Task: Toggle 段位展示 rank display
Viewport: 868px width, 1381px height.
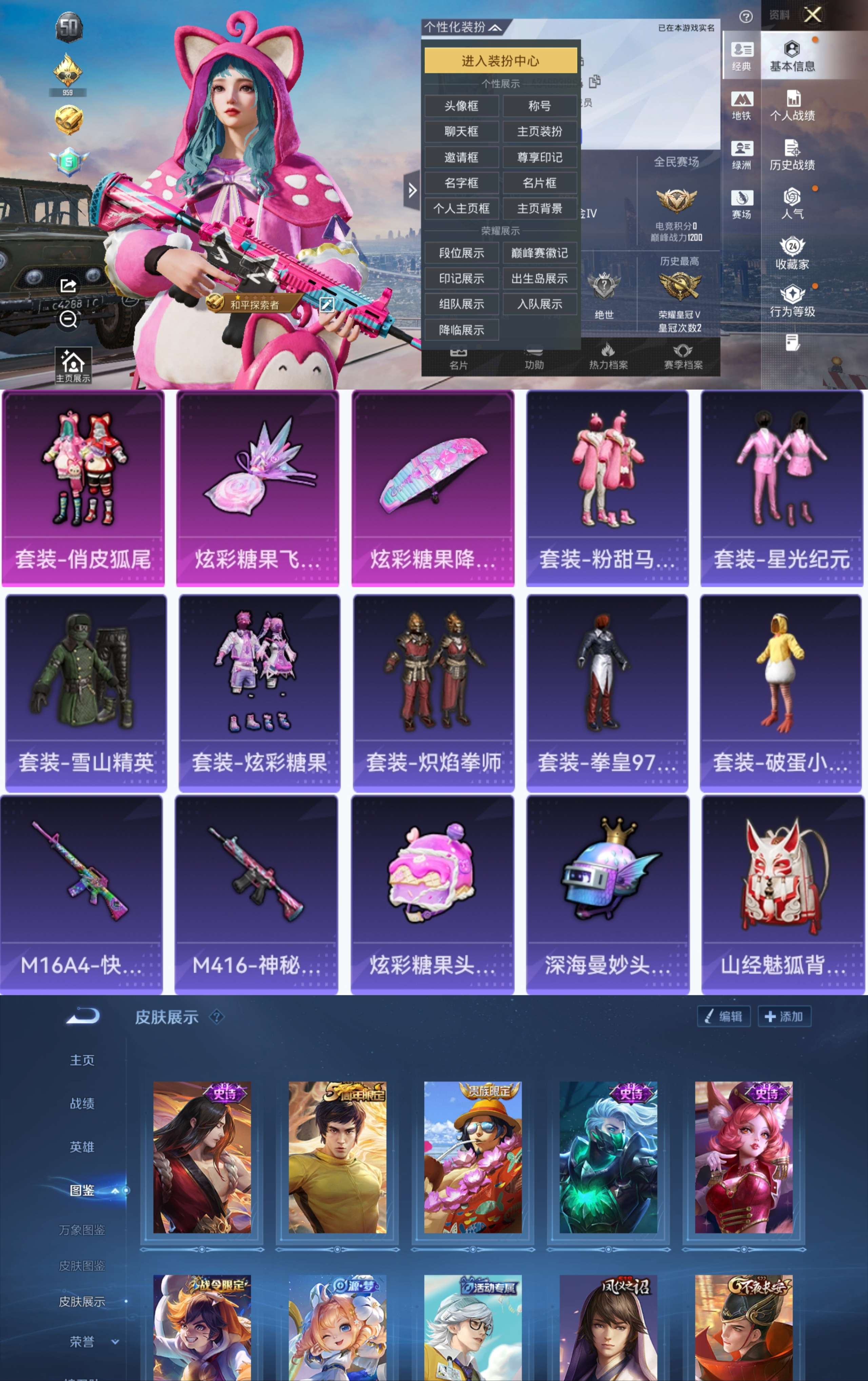Action: click(x=462, y=253)
